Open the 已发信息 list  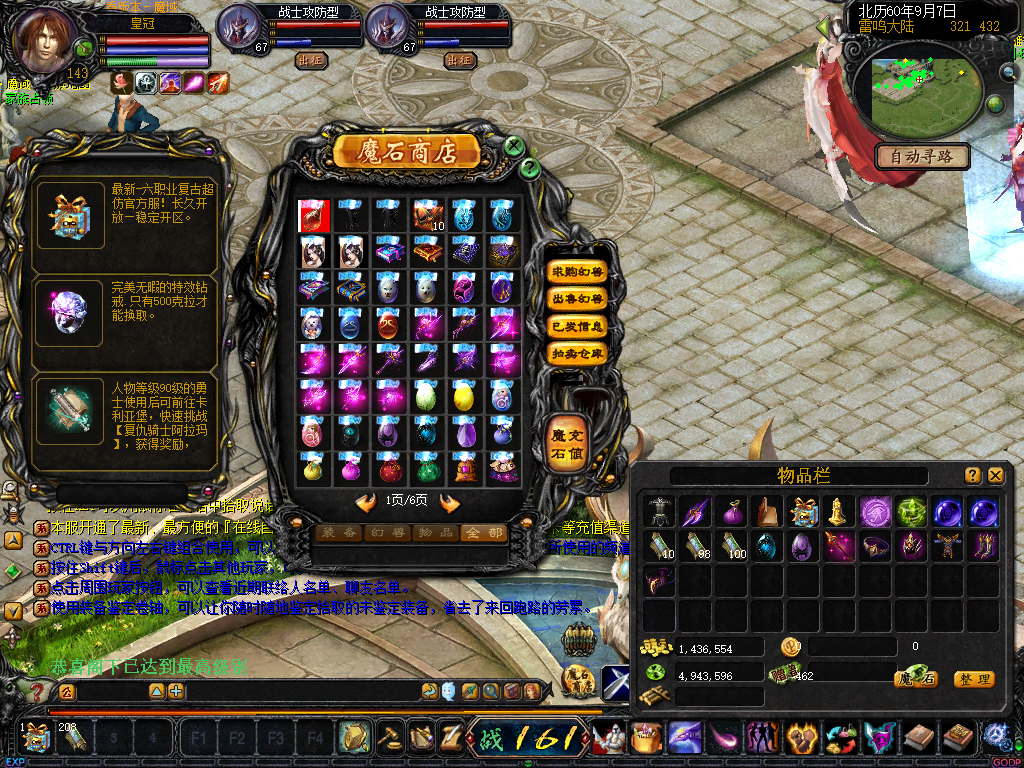[x=578, y=326]
